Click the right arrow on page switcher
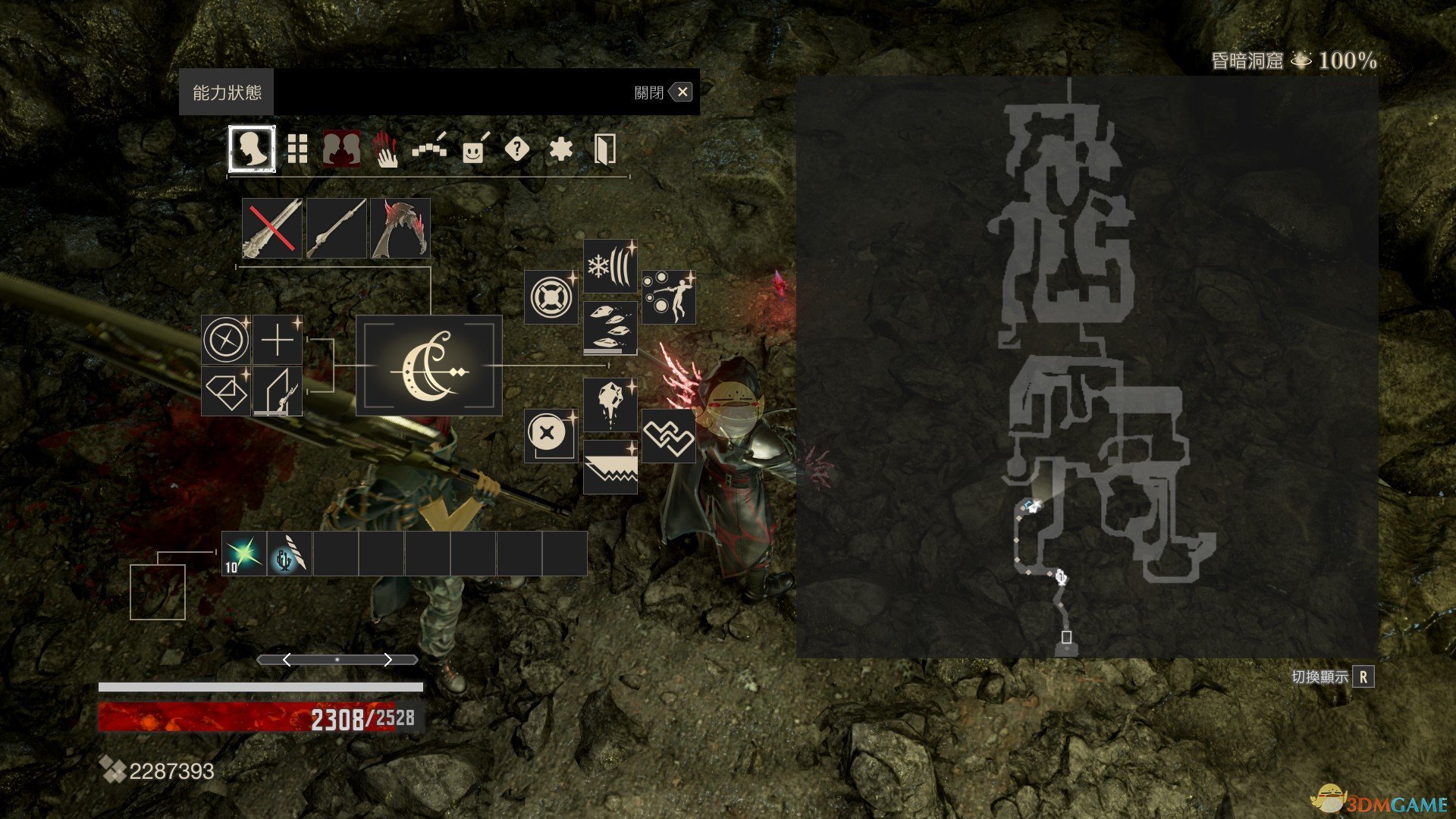 click(x=388, y=660)
